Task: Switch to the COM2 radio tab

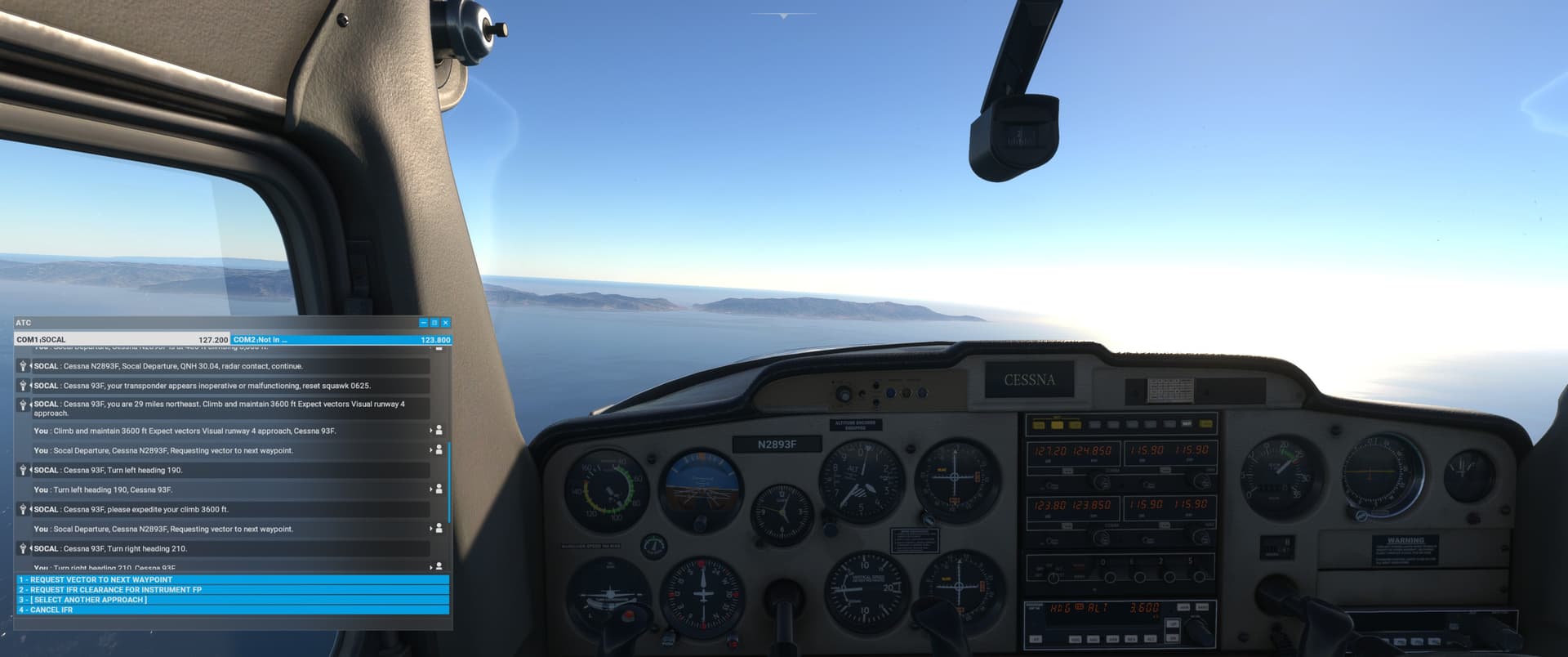Action: (341, 339)
